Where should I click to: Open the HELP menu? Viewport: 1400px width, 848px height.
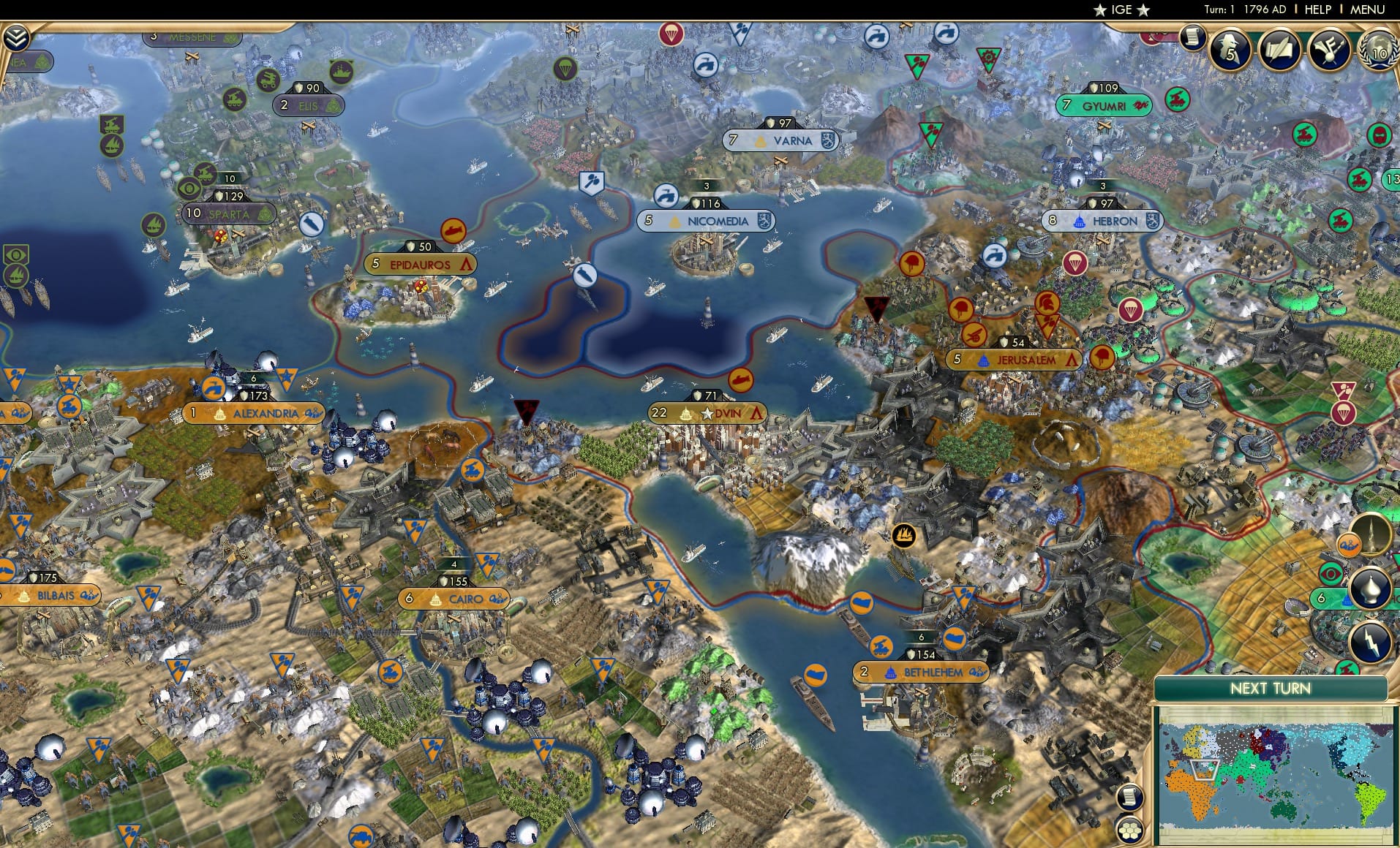[1317, 10]
